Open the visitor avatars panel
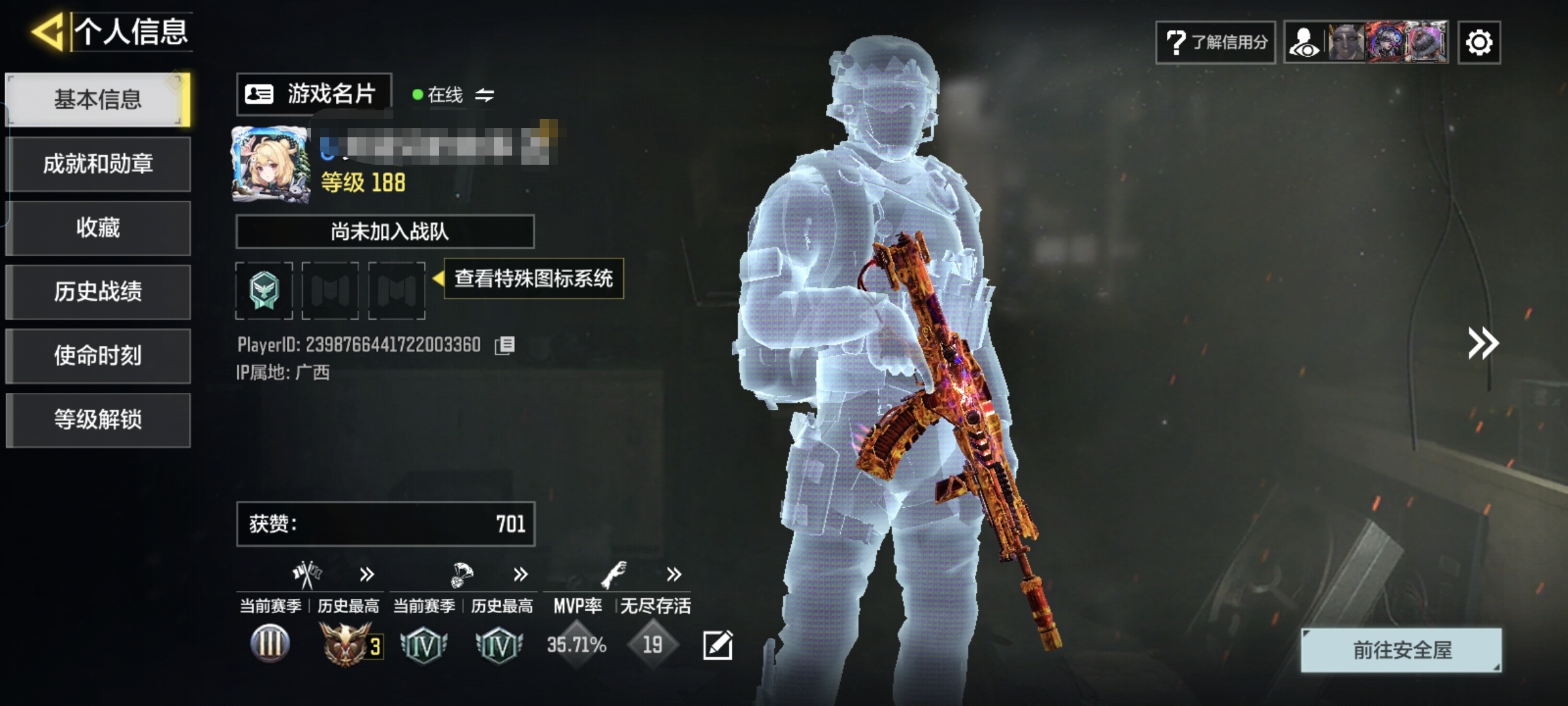1568x706 pixels. (x=1366, y=42)
